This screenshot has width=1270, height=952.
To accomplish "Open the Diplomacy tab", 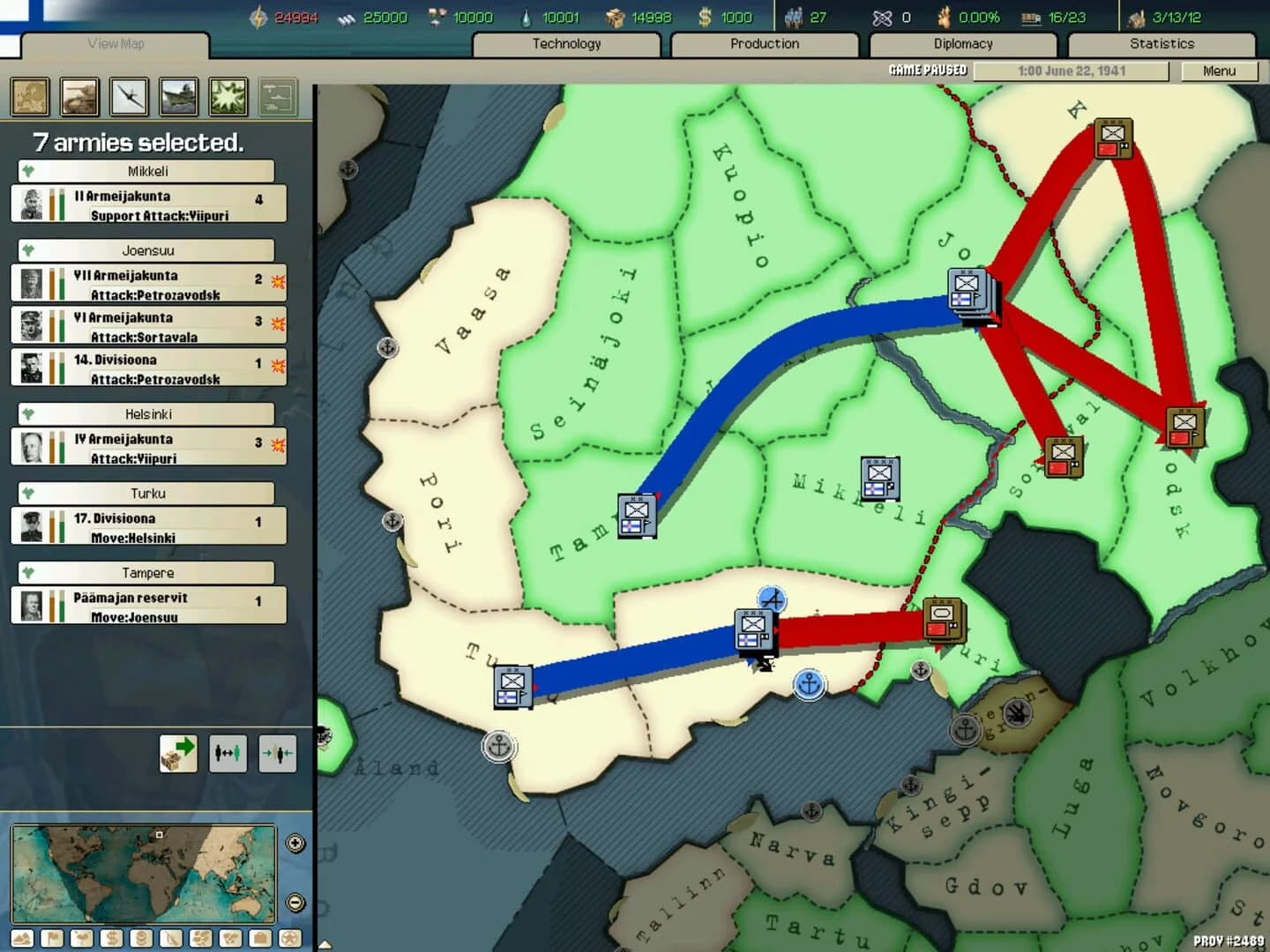I will point(962,43).
